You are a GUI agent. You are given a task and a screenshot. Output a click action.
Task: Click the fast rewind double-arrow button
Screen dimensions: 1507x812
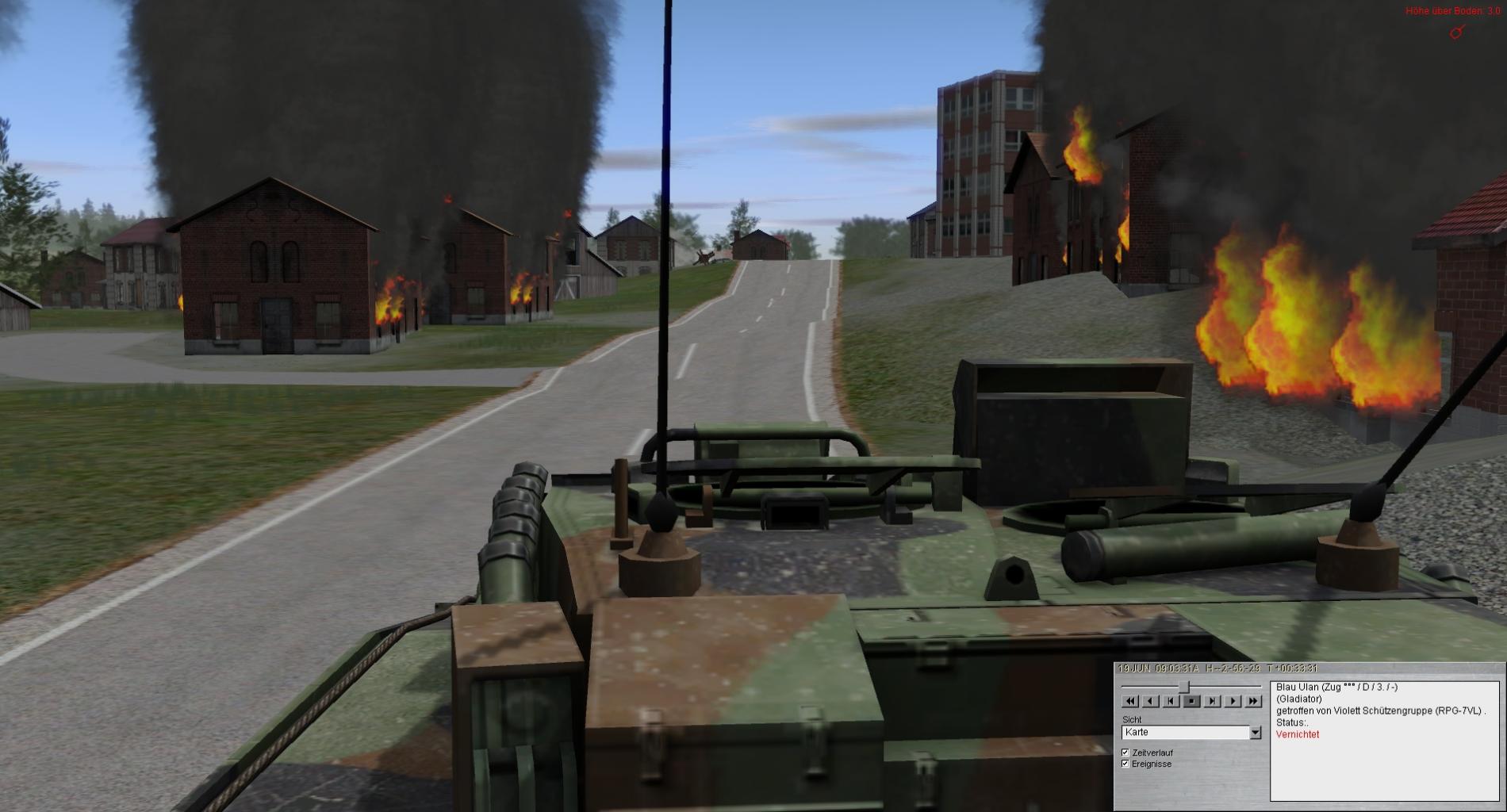[x=1130, y=701]
